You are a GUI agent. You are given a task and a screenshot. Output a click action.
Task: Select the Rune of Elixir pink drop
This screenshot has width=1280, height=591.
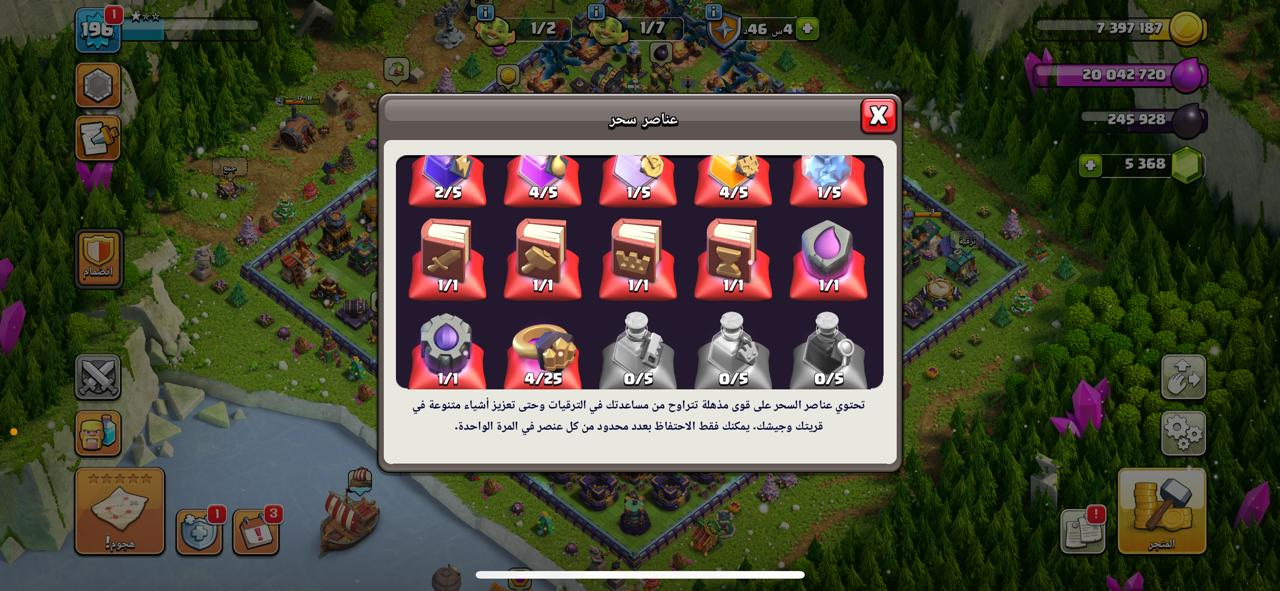(828, 258)
